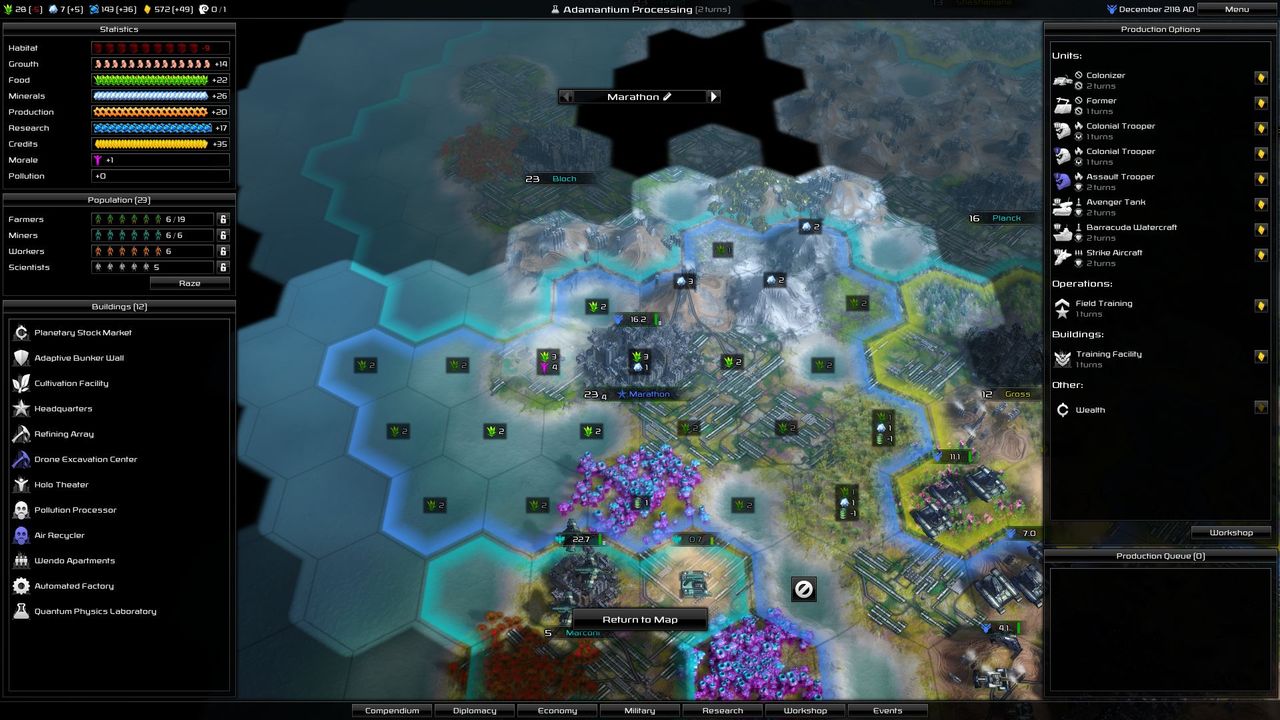Toggle the lock on the Farmers row

[222, 219]
